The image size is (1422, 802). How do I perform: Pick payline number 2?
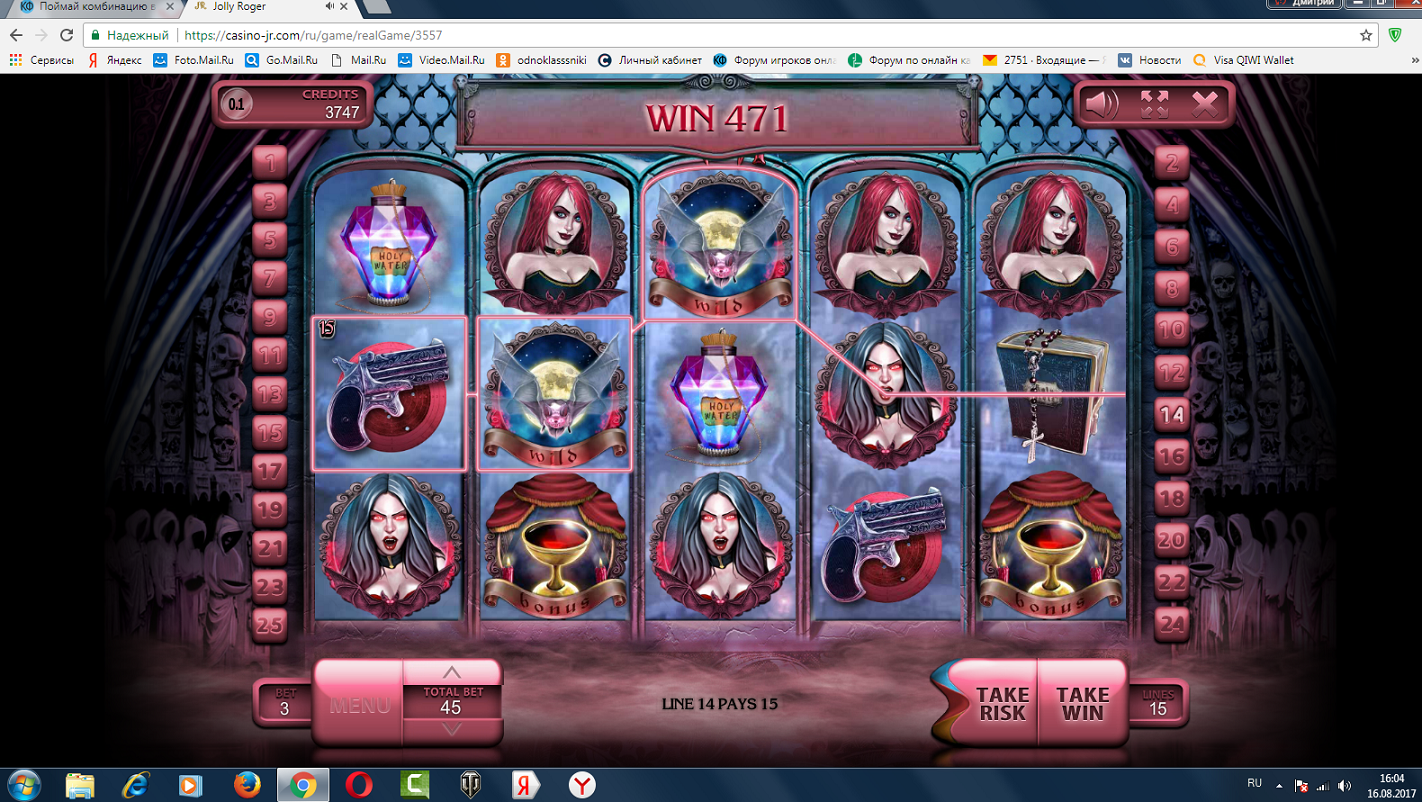click(x=1171, y=163)
